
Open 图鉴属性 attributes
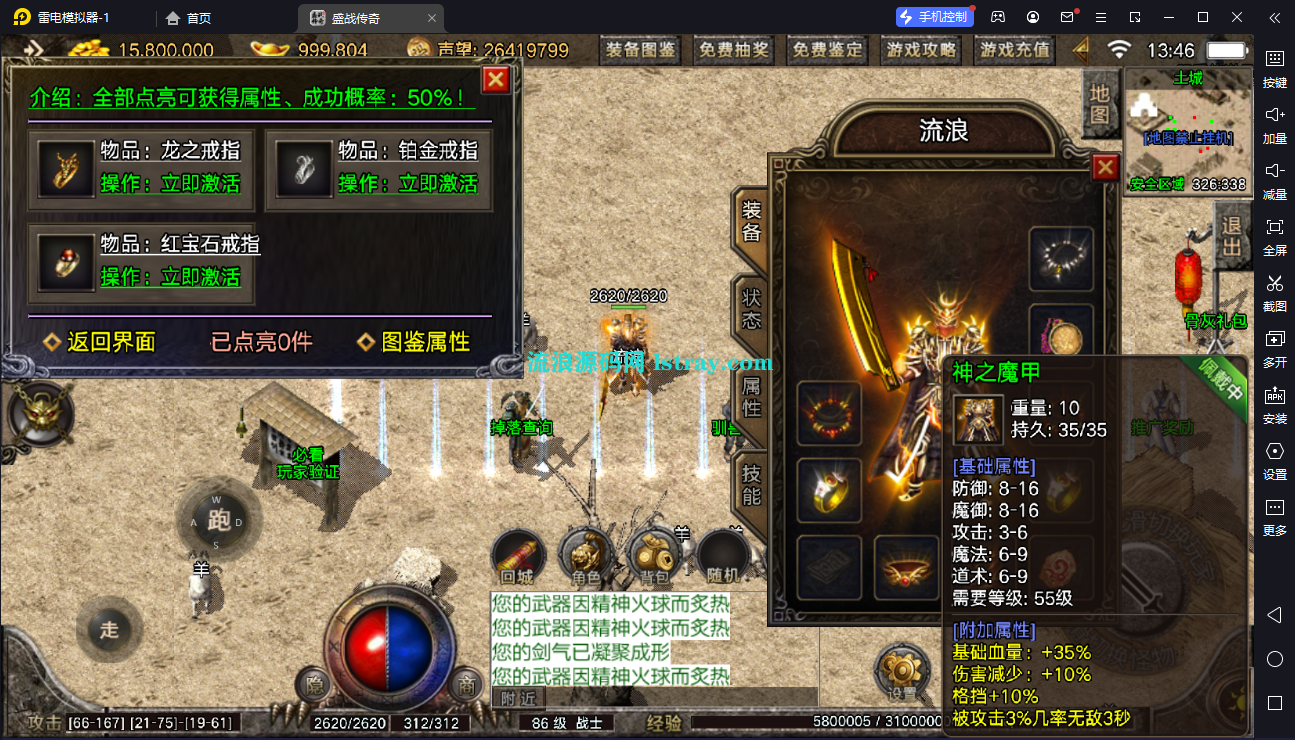414,342
